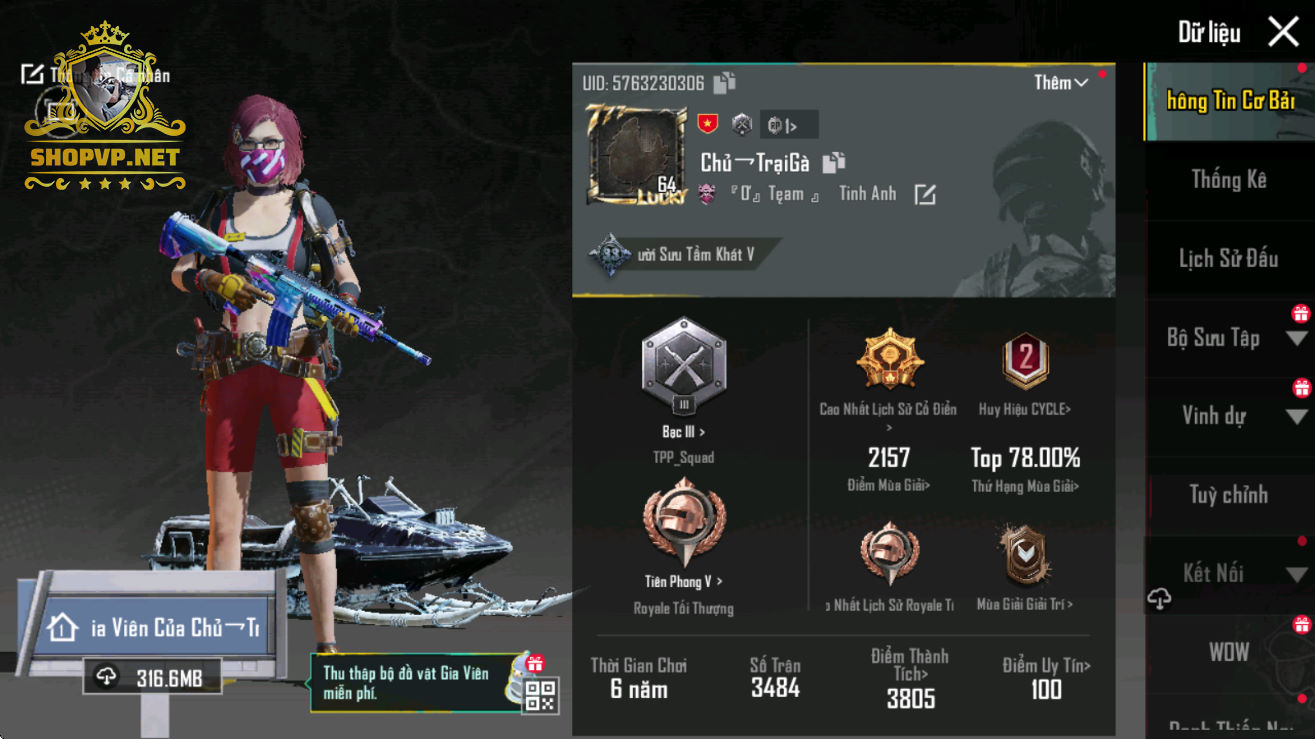Select the Thông Tin Cơ Bản tab
Screen dimensions: 1315x739
(x=1228, y=101)
